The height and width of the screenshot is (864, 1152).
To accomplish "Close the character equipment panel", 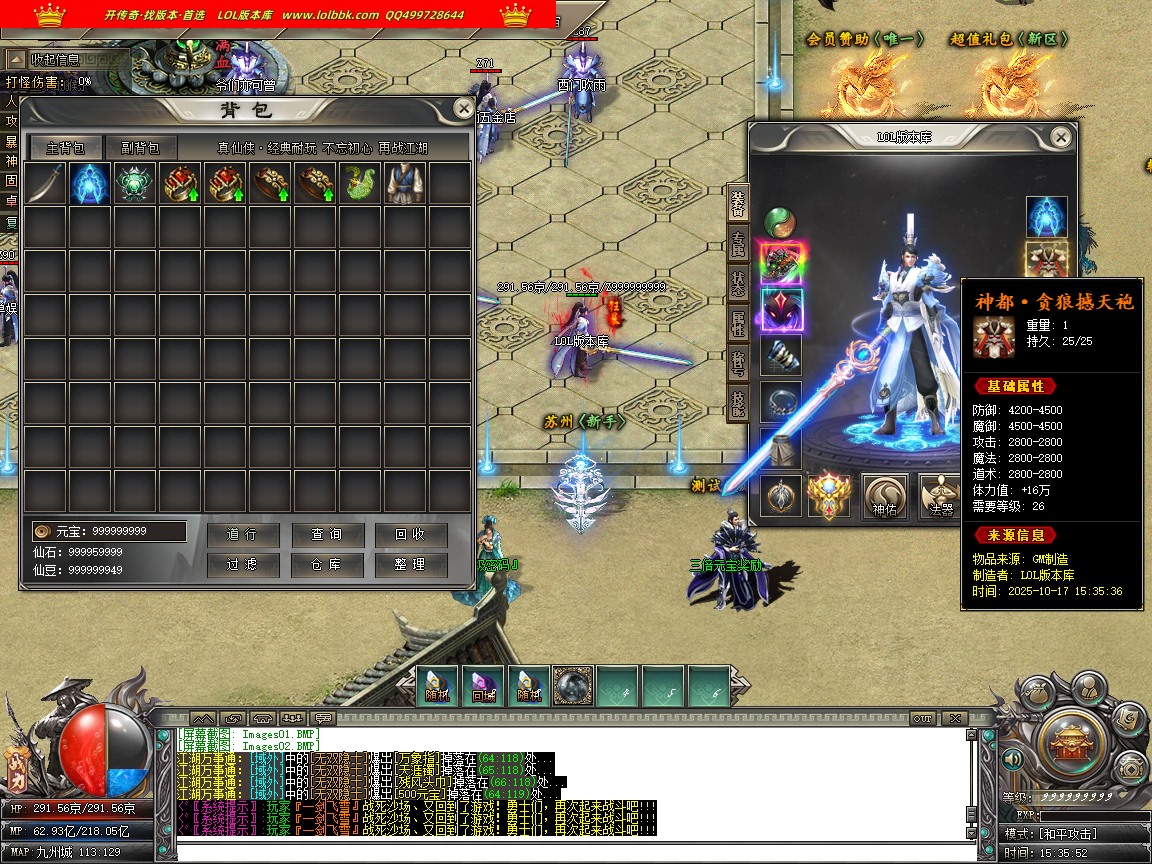I will (1061, 137).
